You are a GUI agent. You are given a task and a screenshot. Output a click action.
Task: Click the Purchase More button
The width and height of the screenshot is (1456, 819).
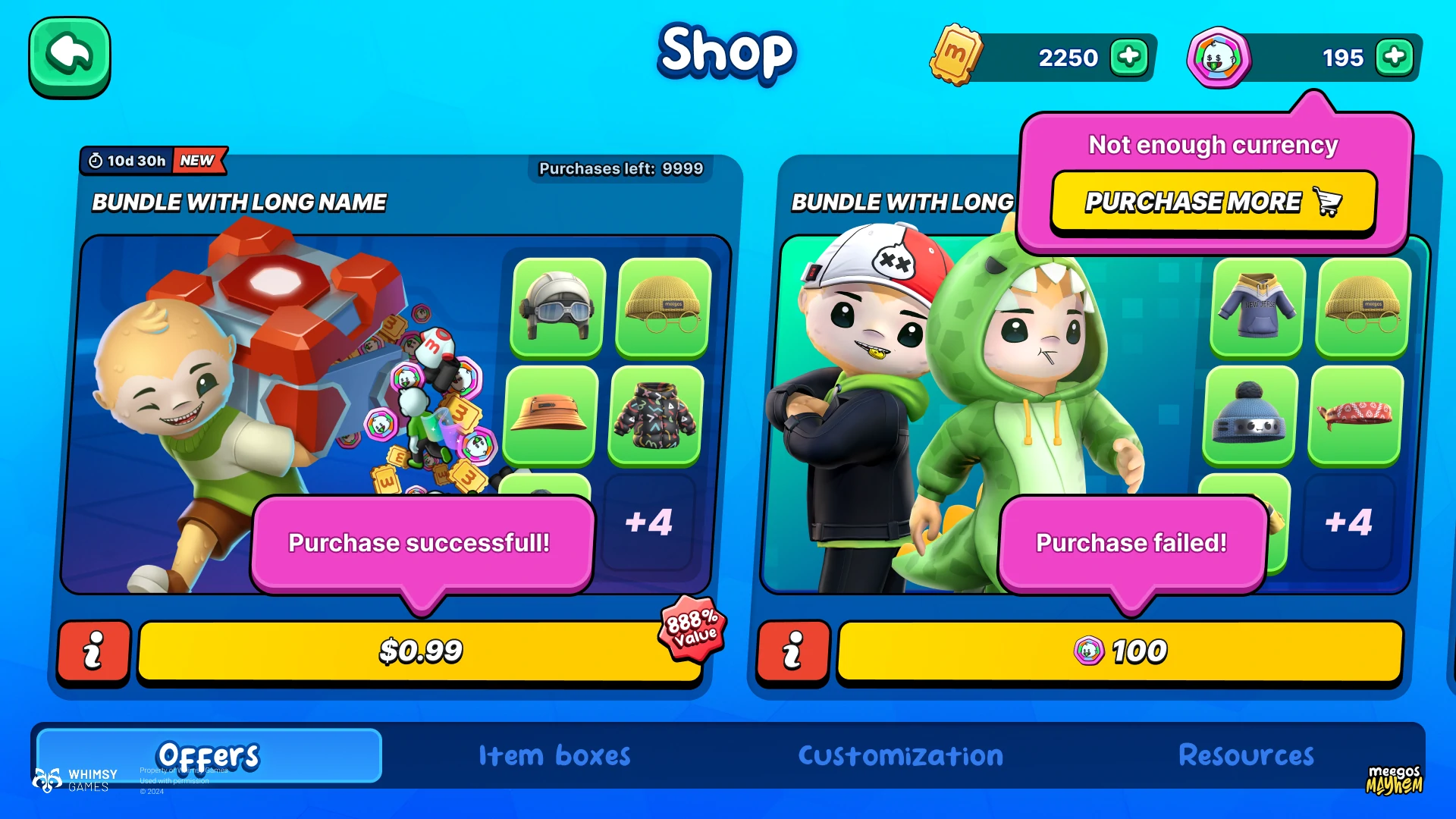[x=1213, y=202]
